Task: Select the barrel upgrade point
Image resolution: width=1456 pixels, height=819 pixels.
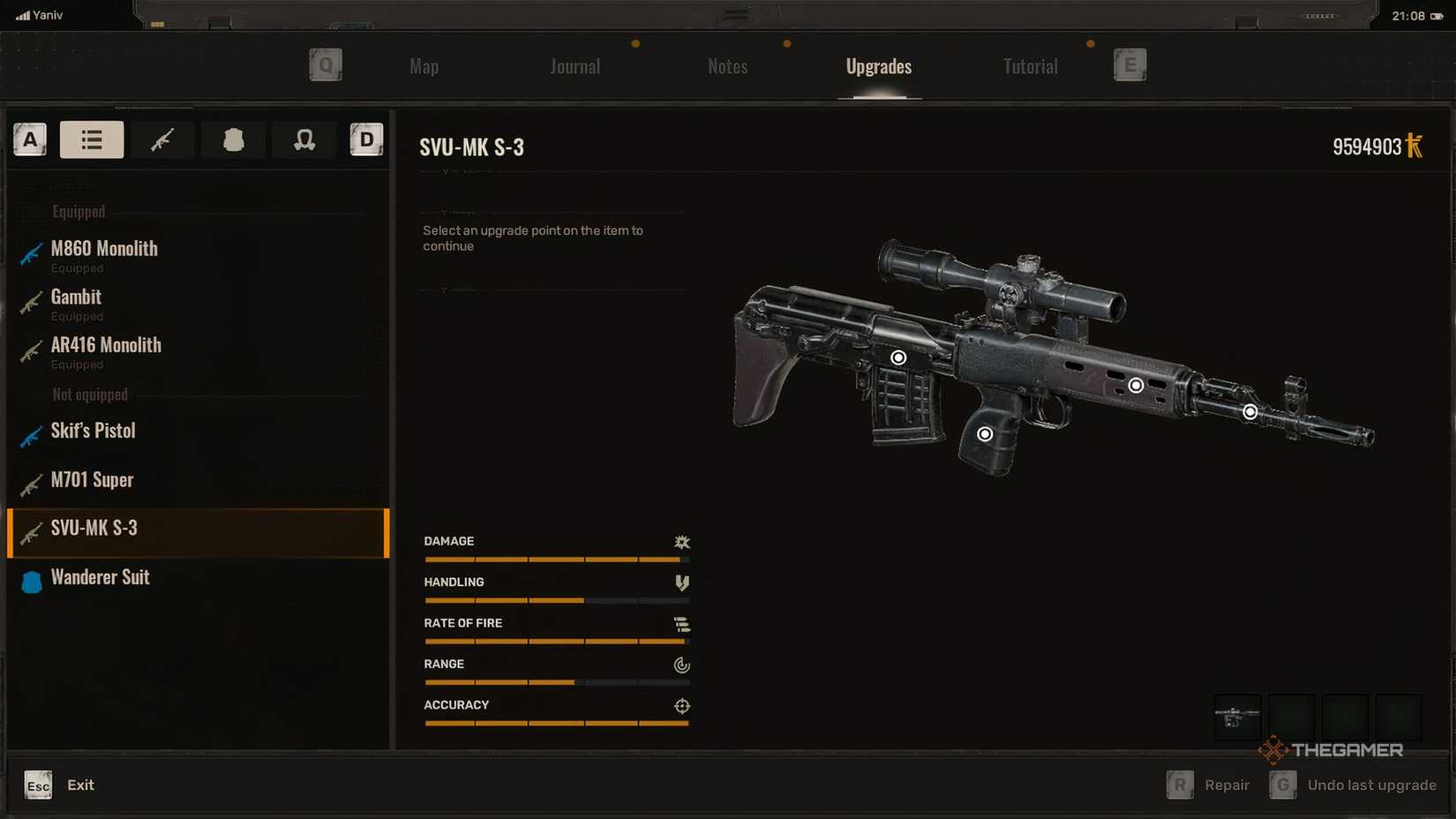Action: coord(1250,412)
